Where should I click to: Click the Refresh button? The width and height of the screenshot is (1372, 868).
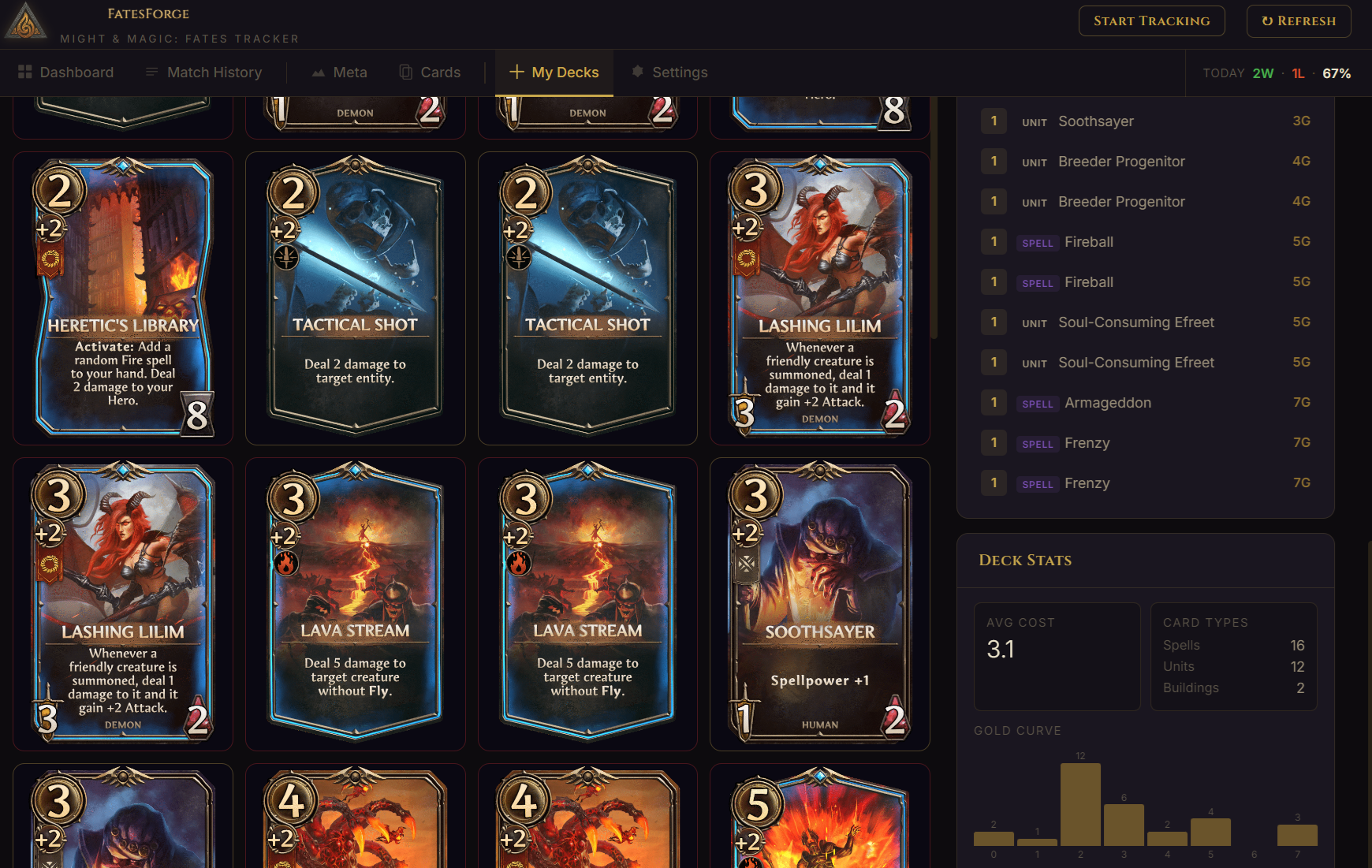click(1299, 20)
